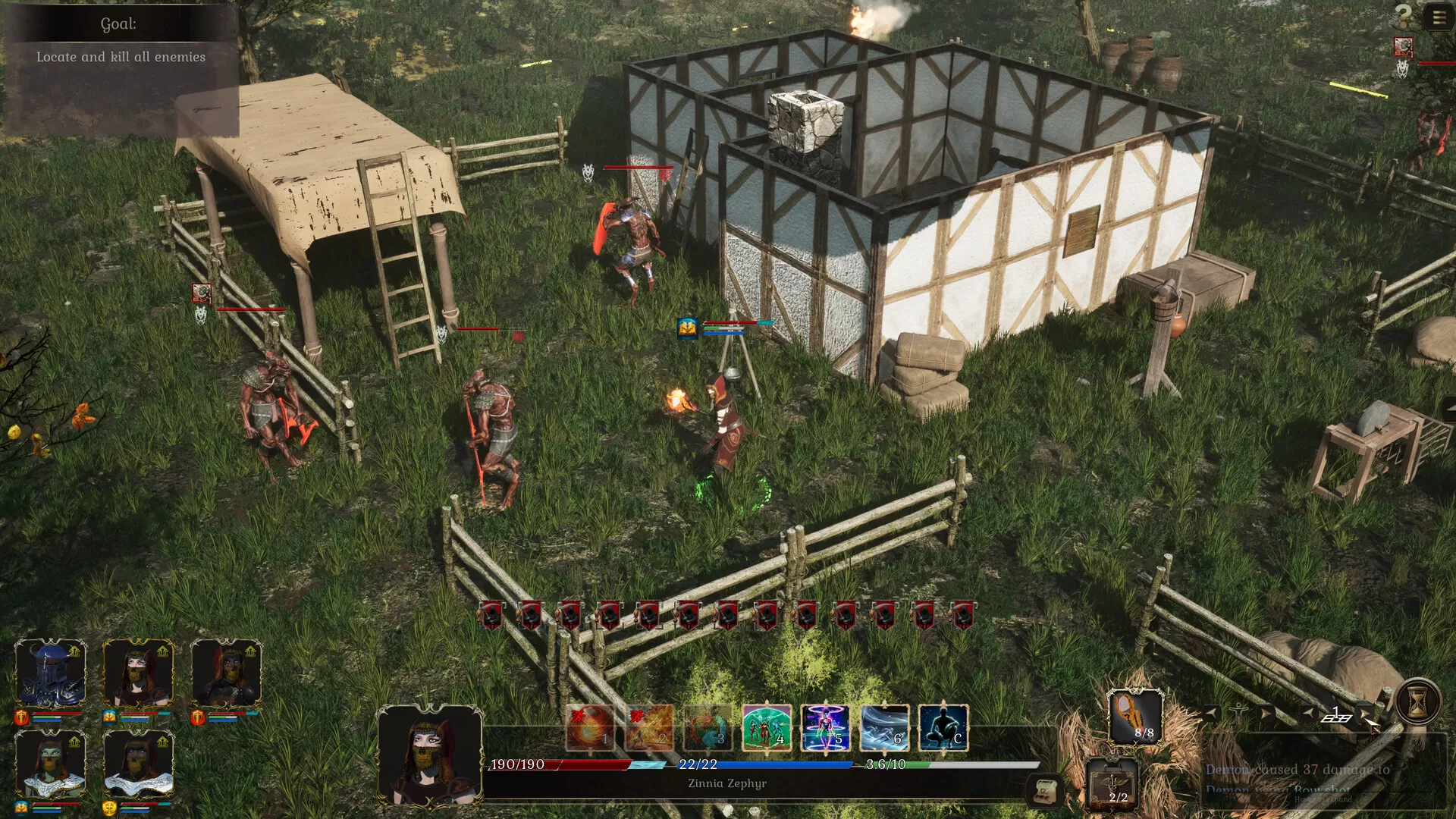Cast the green dome party ability
Viewport: 1456px width, 819px height.
pos(767,728)
